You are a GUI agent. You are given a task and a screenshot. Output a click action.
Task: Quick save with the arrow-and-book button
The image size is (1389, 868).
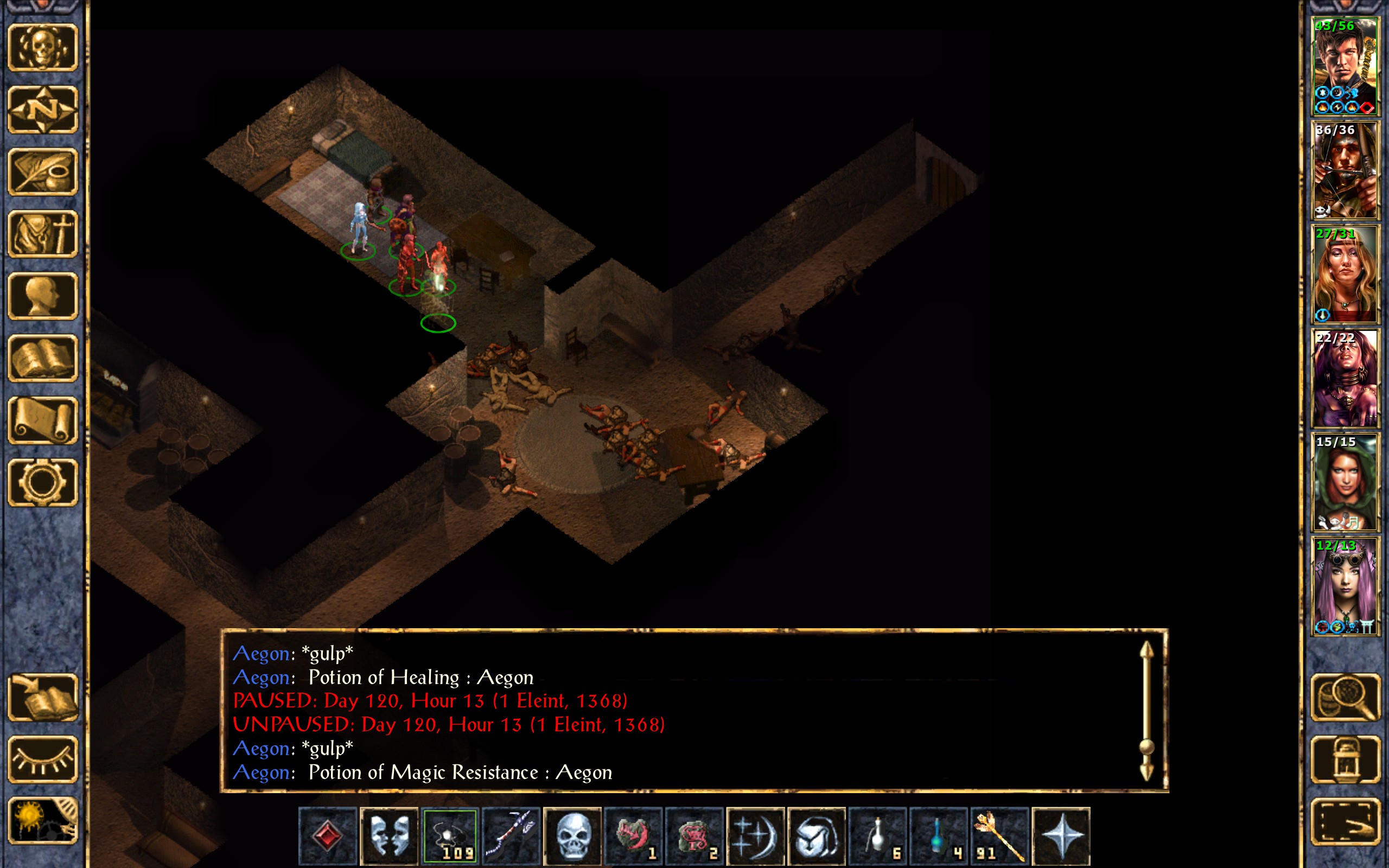point(43,698)
